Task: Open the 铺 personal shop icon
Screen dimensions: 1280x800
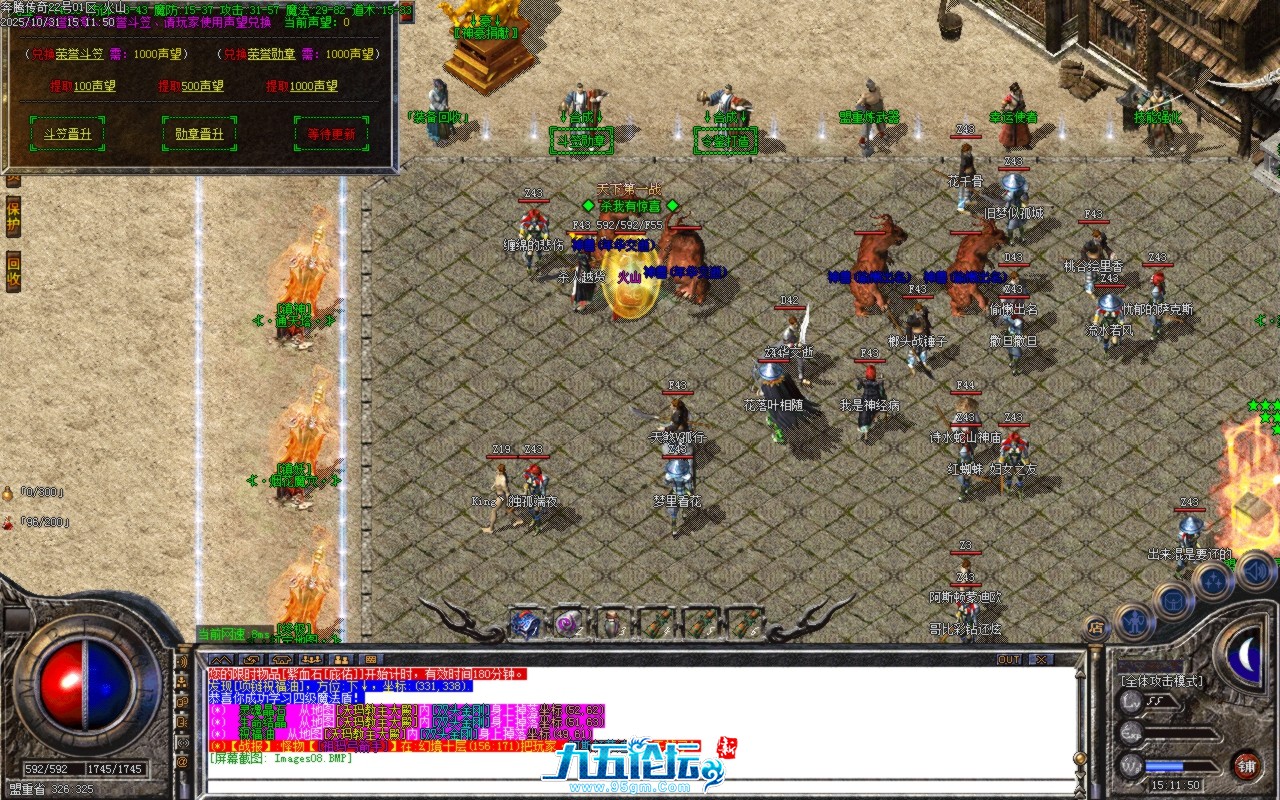Action: (1249, 766)
